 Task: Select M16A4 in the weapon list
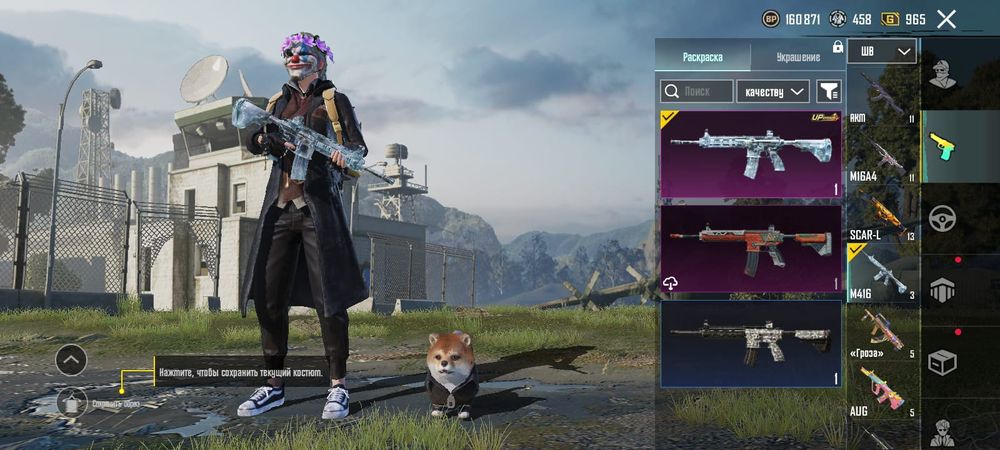(x=882, y=158)
